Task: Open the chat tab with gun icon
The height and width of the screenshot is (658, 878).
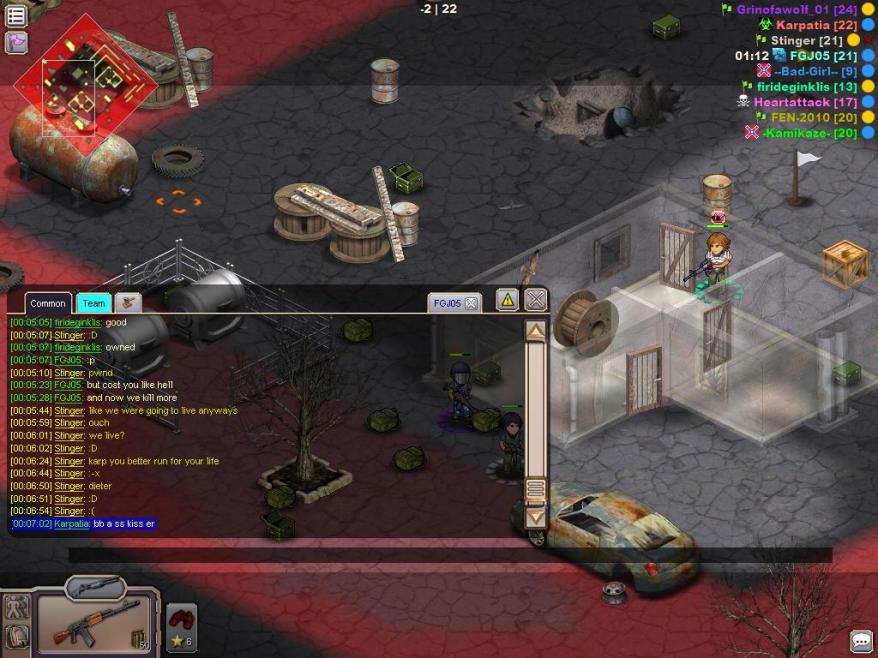Action: coord(127,303)
